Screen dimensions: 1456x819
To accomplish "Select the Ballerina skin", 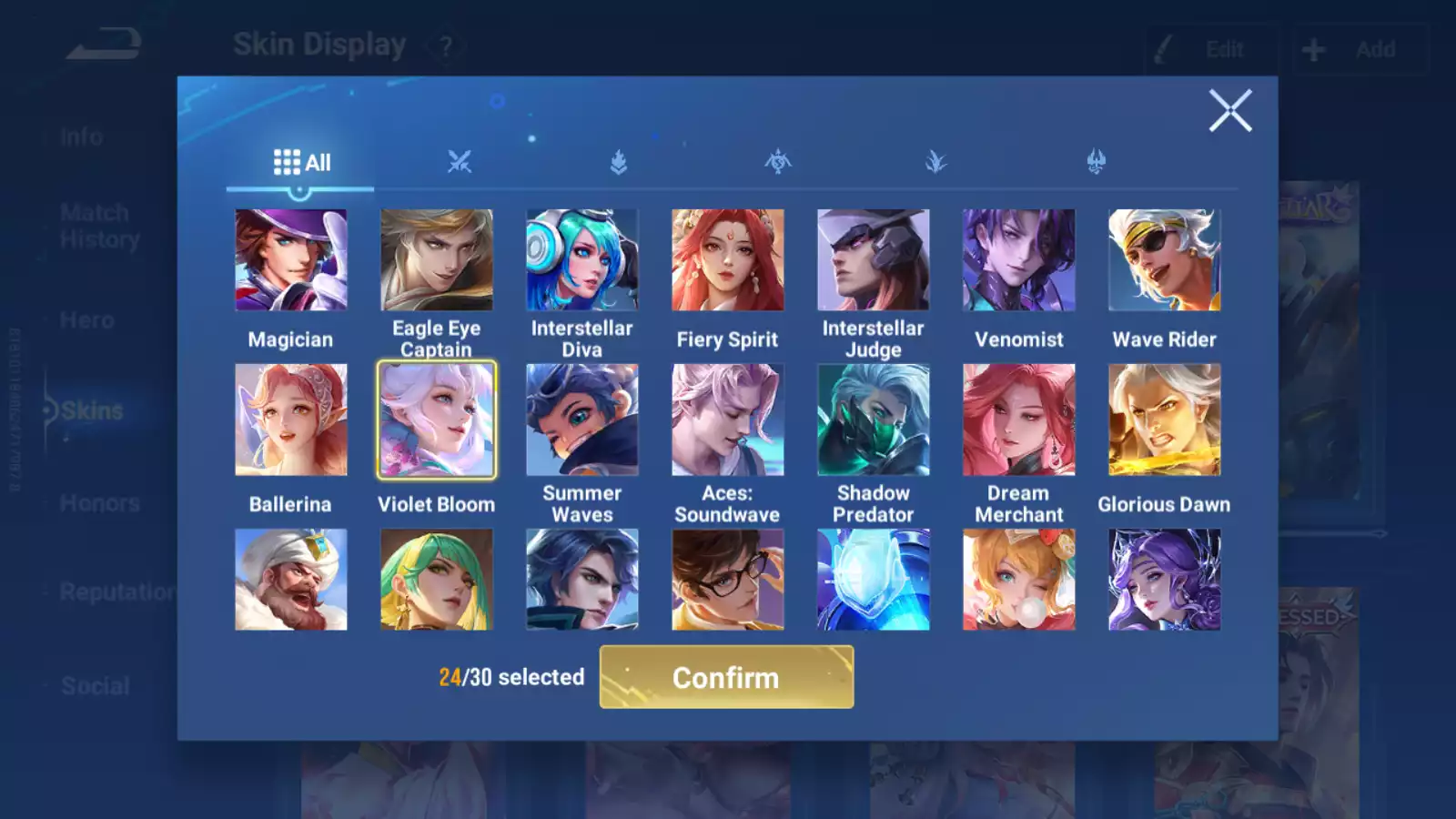I will click(x=290, y=420).
